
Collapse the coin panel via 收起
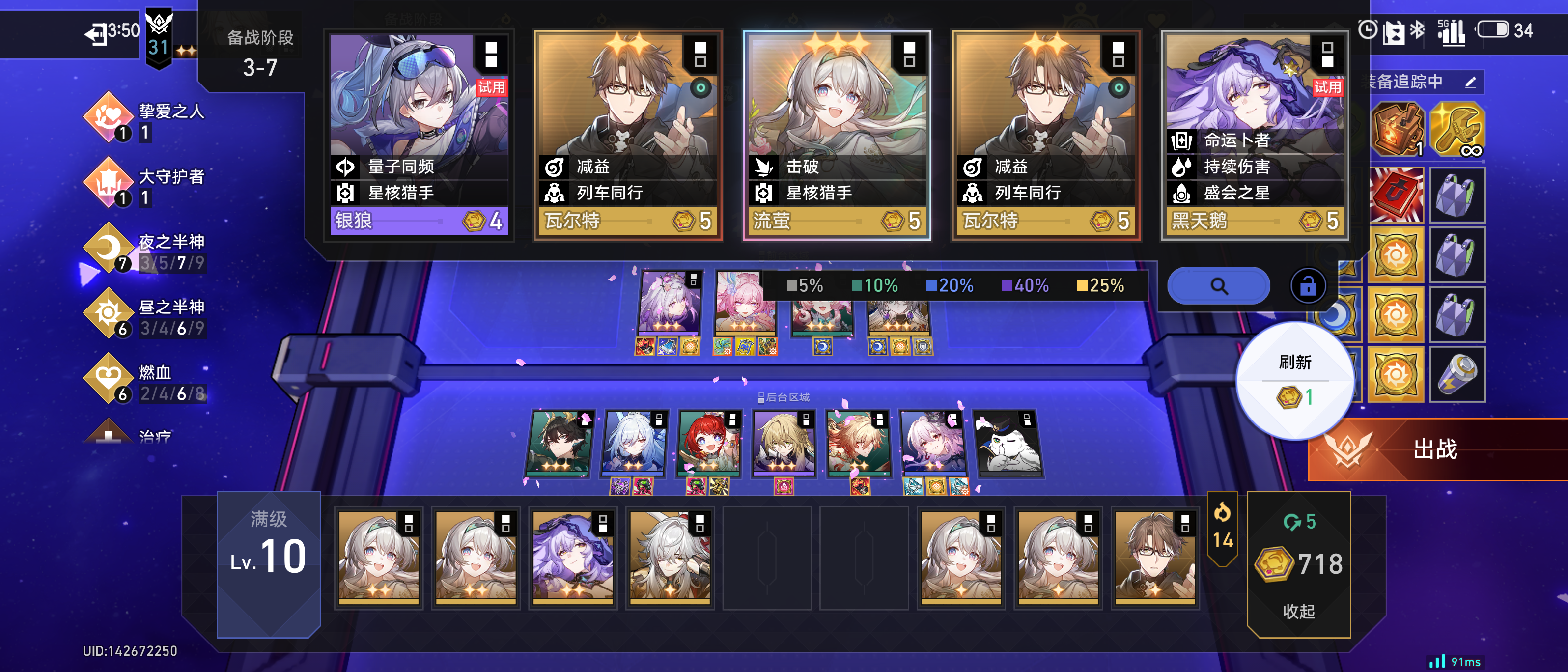pos(1298,613)
